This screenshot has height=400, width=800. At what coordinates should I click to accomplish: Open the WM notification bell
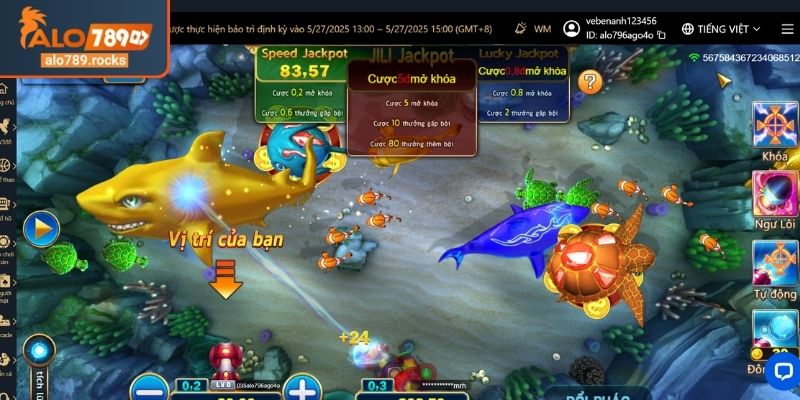click(x=521, y=29)
